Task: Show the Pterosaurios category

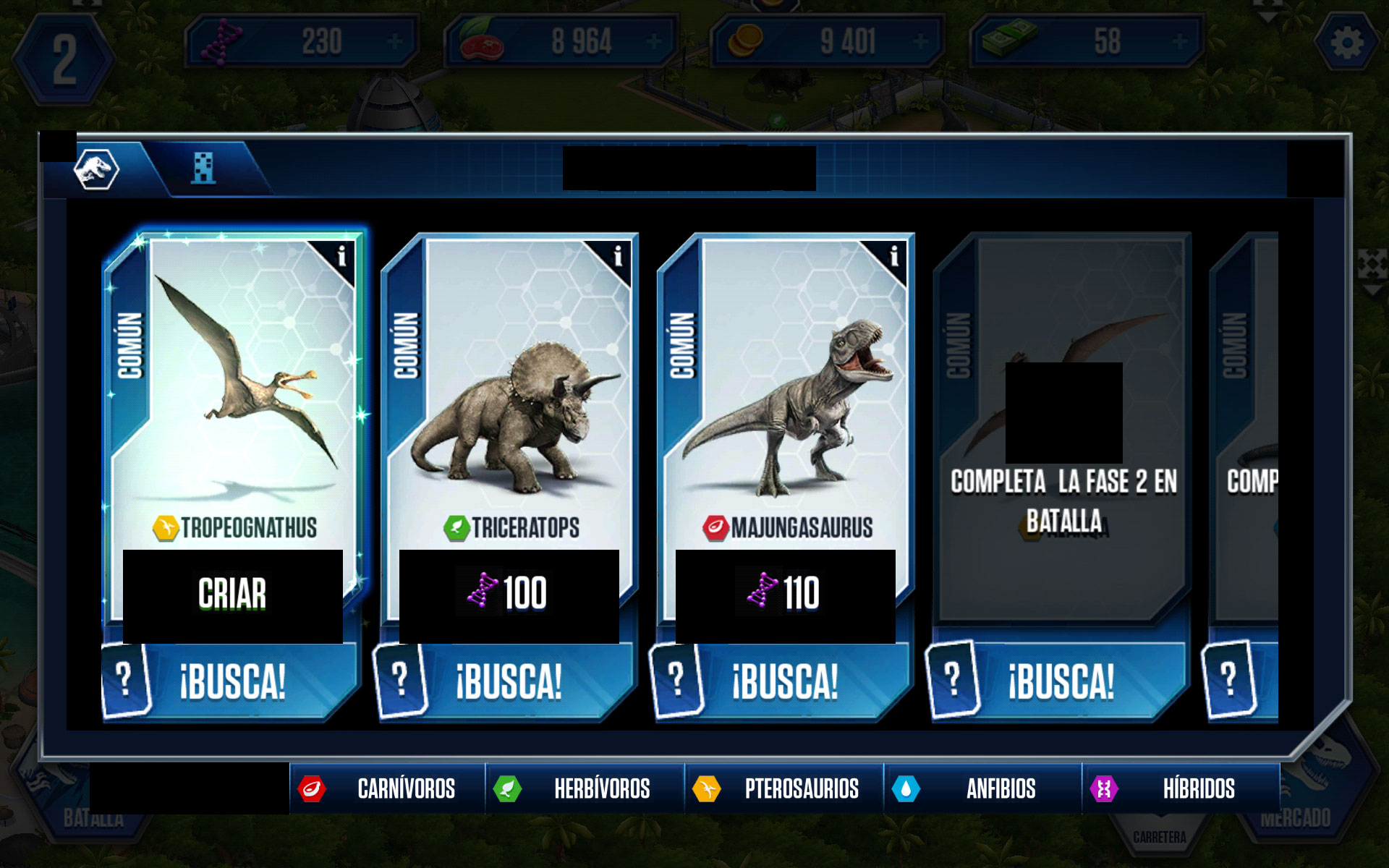Action: pos(783,788)
